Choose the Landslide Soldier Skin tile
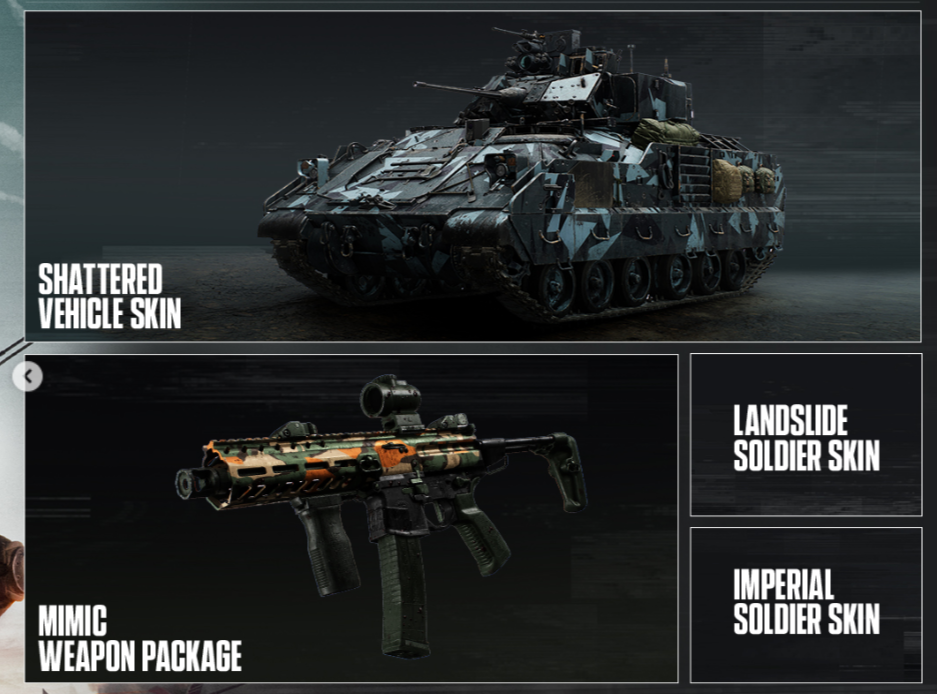Image resolution: width=937 pixels, height=694 pixels. tap(805, 435)
